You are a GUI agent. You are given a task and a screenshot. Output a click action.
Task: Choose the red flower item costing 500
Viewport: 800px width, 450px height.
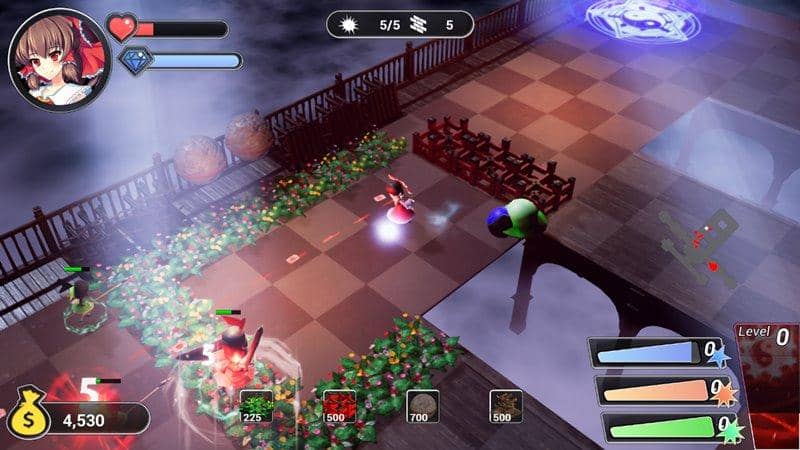pos(340,405)
